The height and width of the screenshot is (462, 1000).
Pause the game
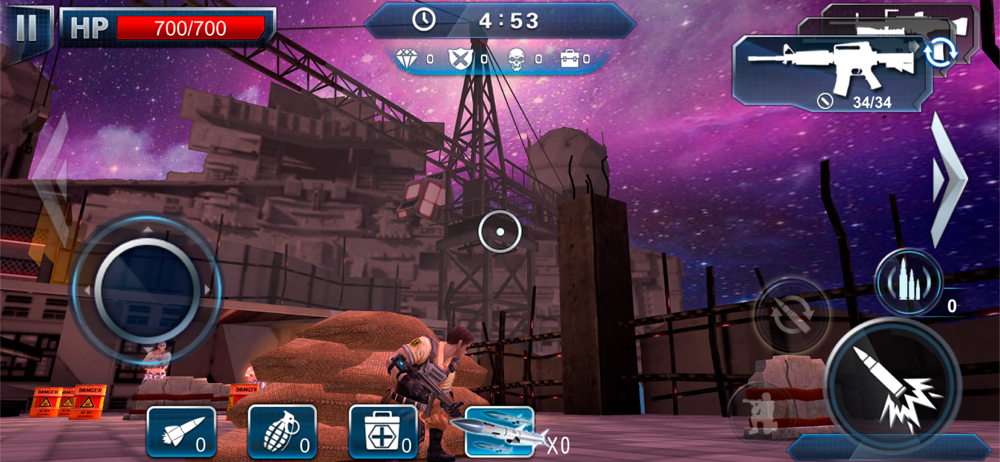click(x=27, y=27)
